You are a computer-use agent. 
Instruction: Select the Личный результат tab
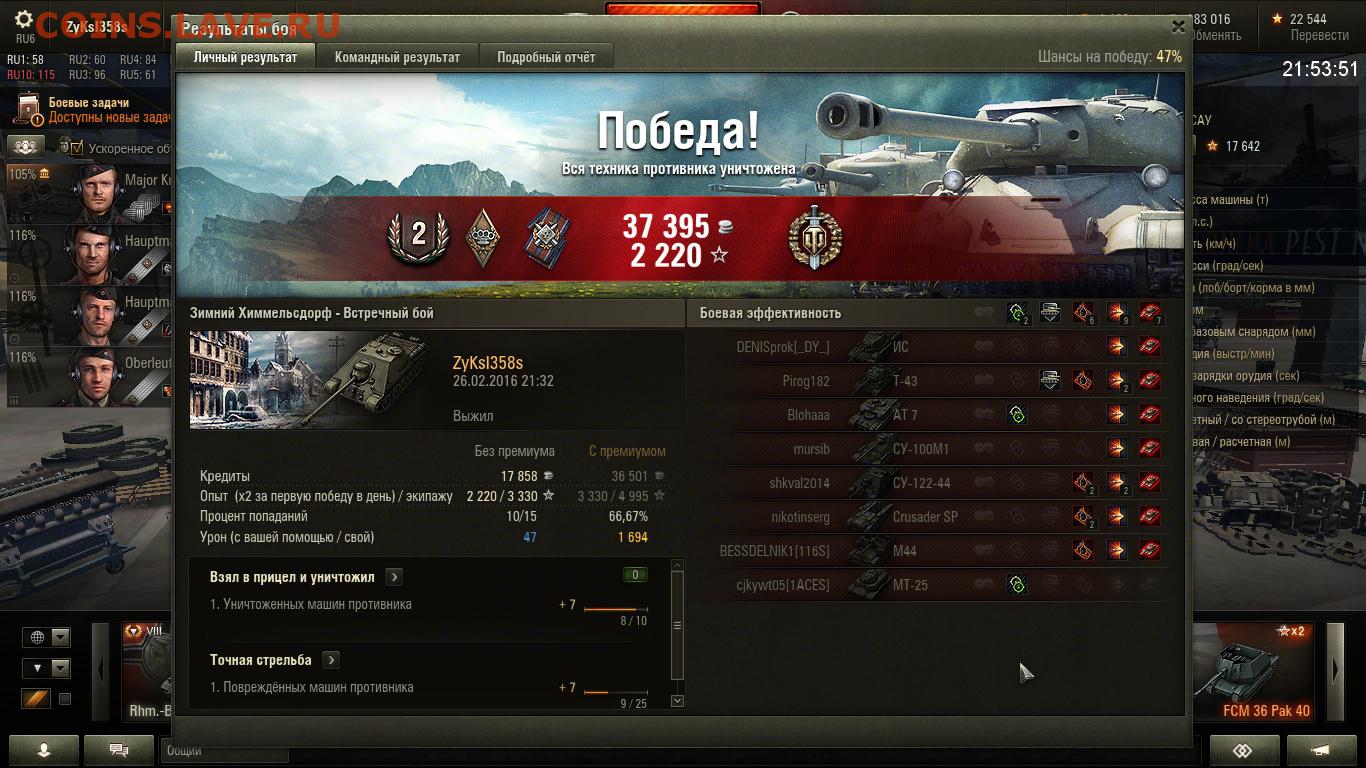pos(245,57)
